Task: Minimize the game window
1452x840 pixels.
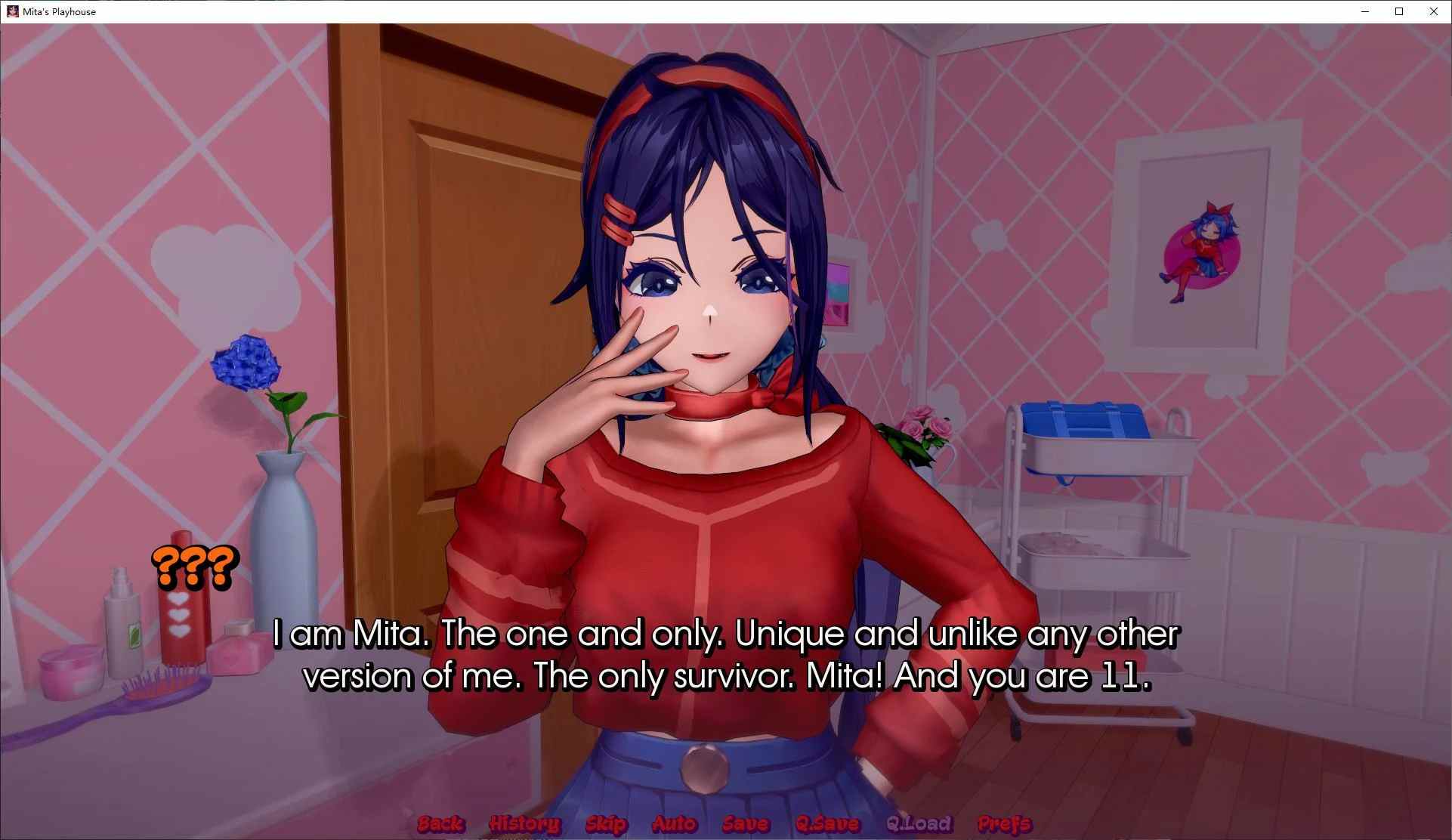Action: point(1365,11)
